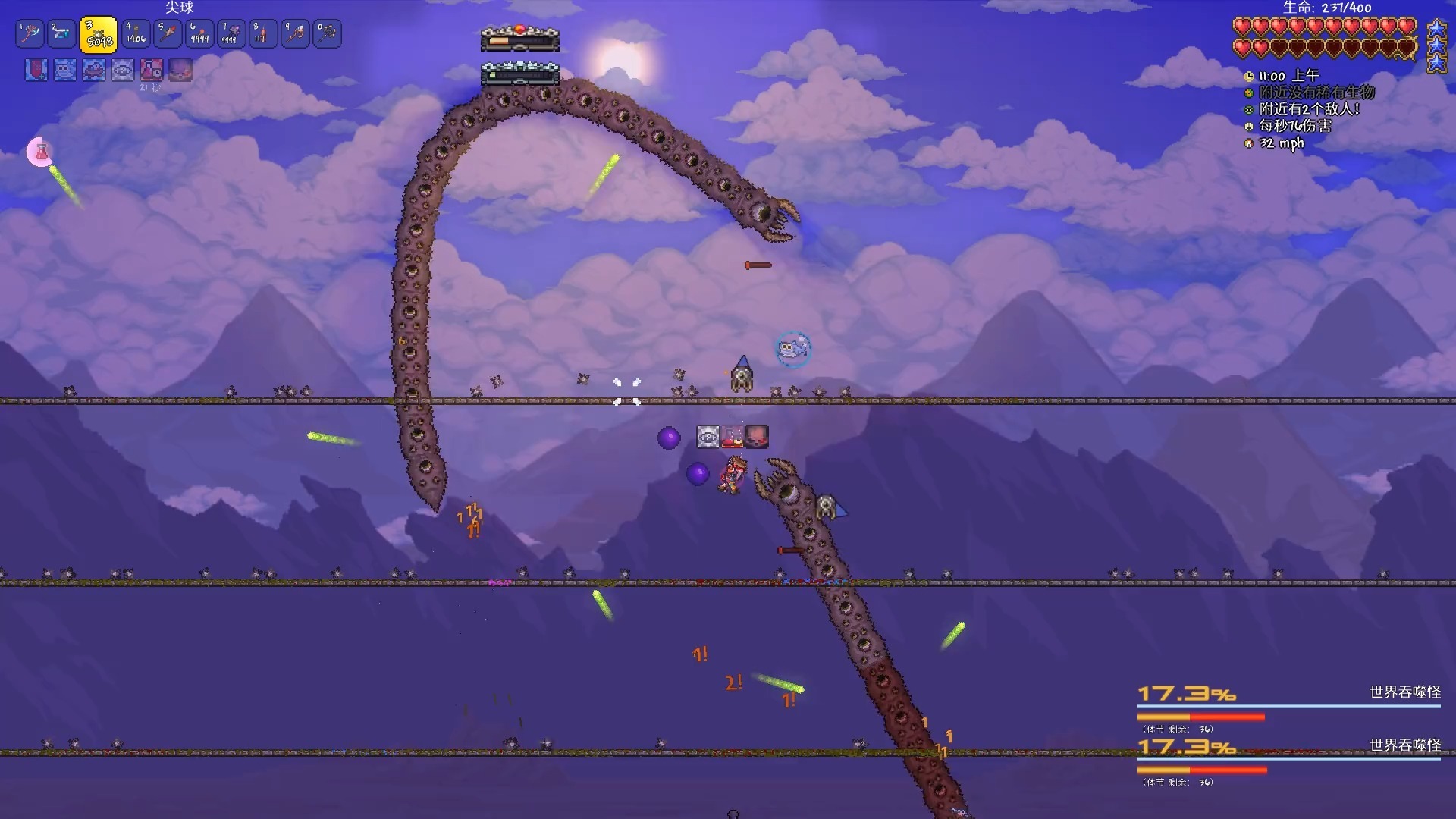Viewport: 1456px width, 819px height.
Task: Select the highlighted spiky ball slot
Action: [x=99, y=35]
